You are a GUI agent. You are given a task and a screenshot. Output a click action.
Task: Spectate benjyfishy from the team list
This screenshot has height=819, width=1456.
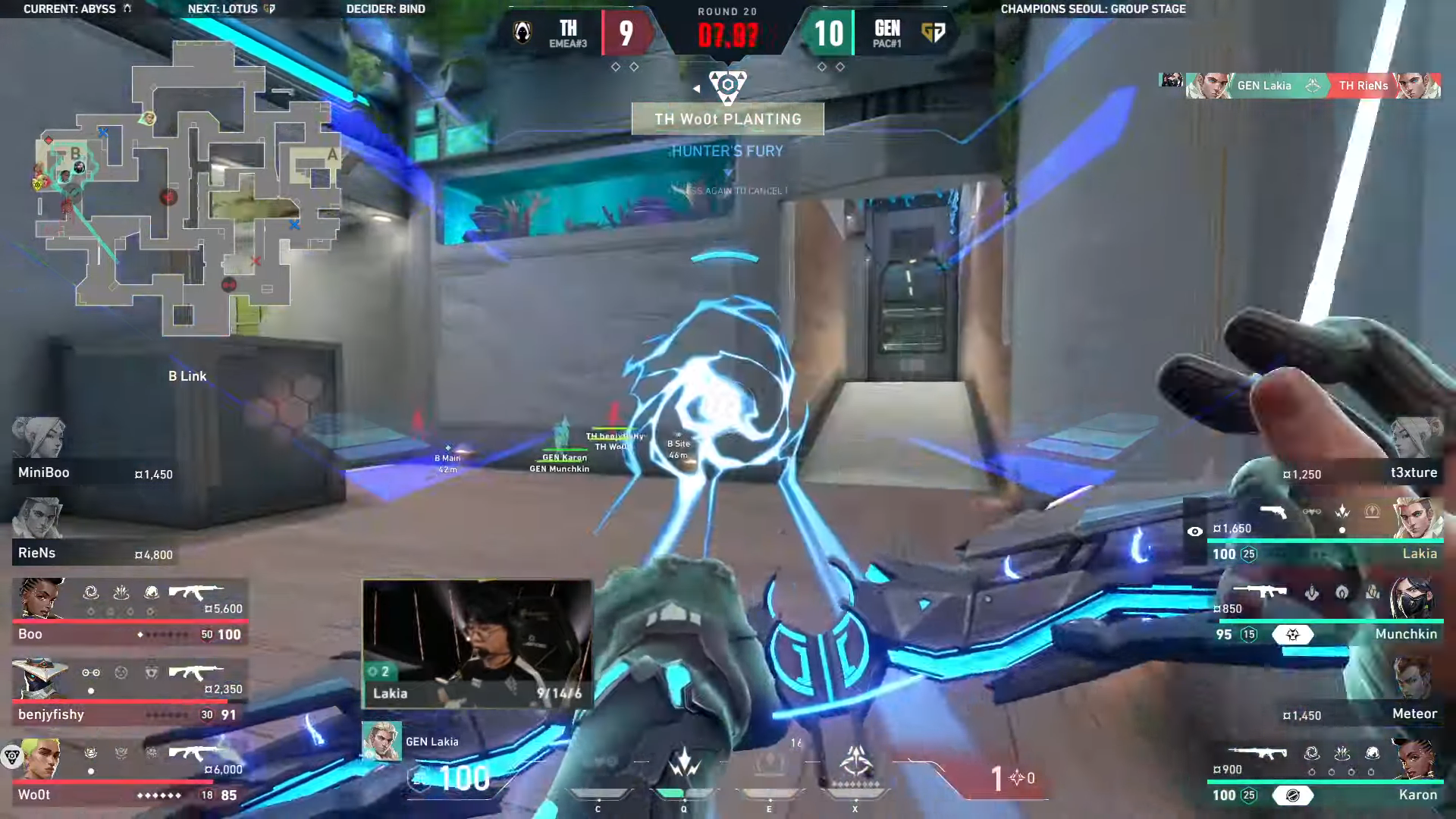pyautogui.click(x=129, y=693)
